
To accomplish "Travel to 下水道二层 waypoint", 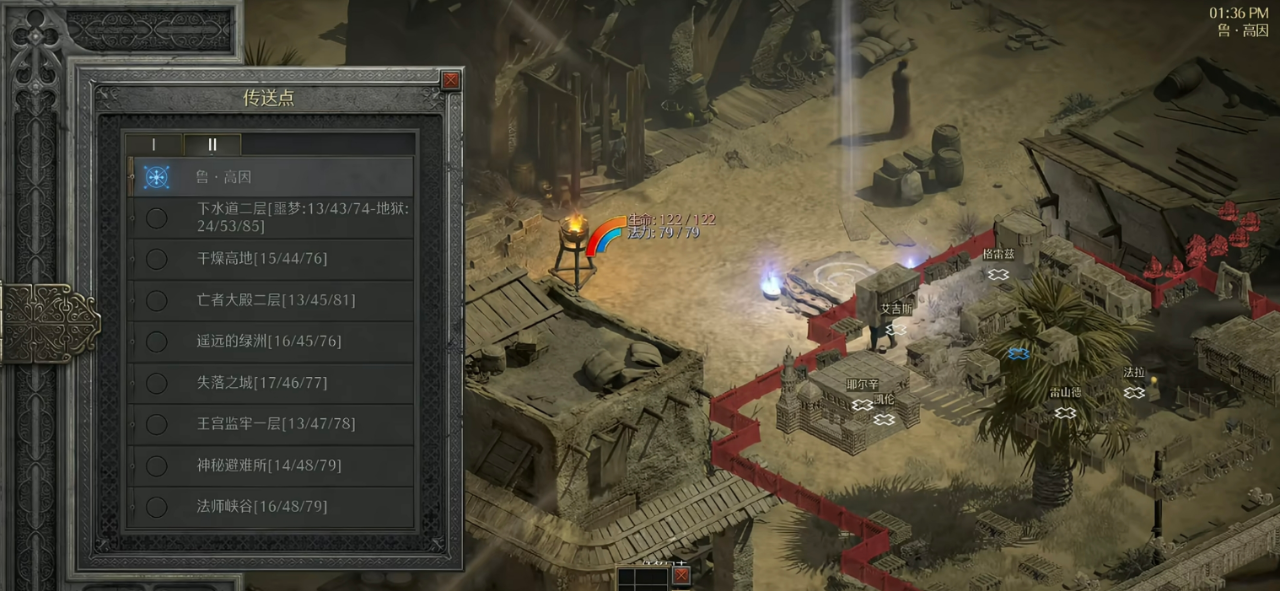I will [x=270, y=218].
